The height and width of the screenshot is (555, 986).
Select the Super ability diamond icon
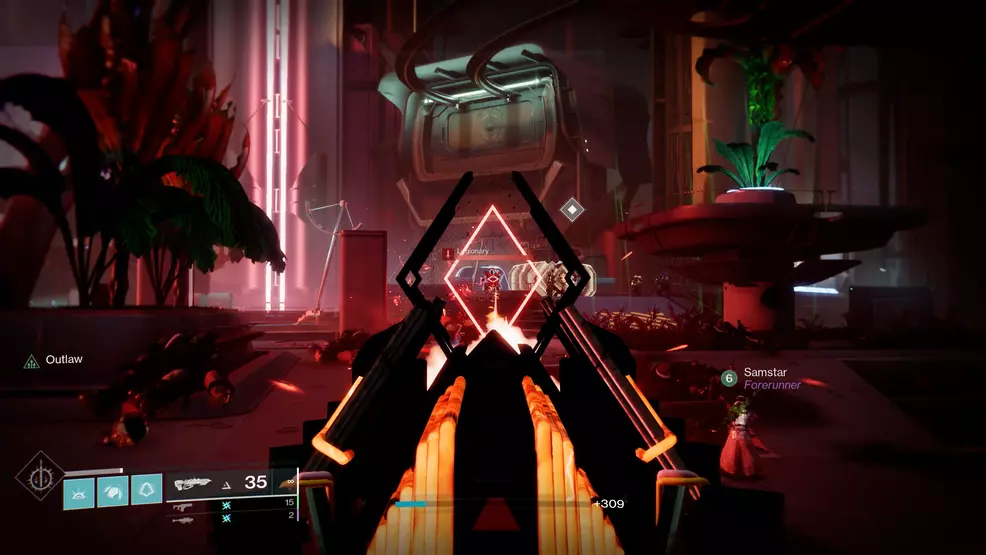tap(40, 476)
